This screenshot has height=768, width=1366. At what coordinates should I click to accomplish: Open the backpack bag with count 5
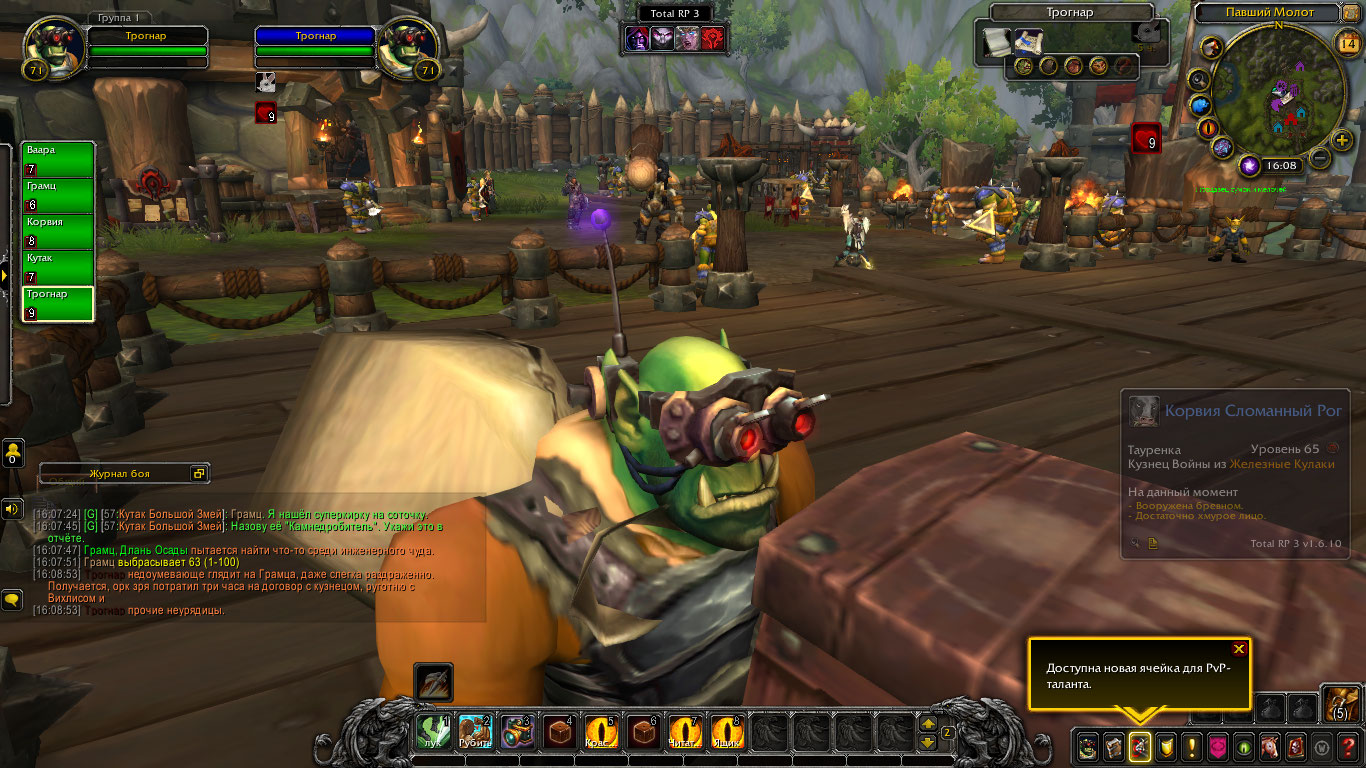point(1340,702)
